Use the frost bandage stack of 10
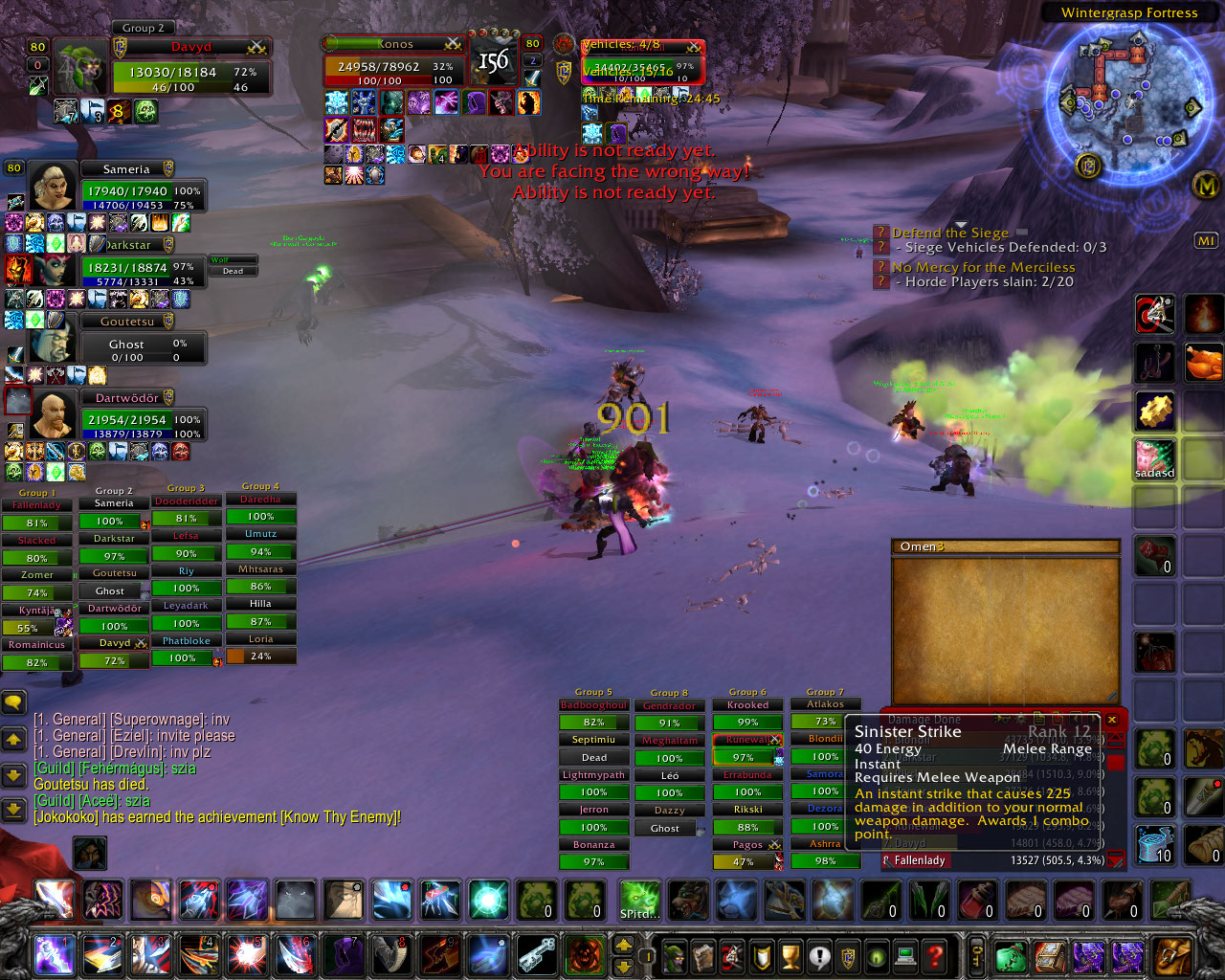Image resolution: width=1225 pixels, height=980 pixels. 1155,844
